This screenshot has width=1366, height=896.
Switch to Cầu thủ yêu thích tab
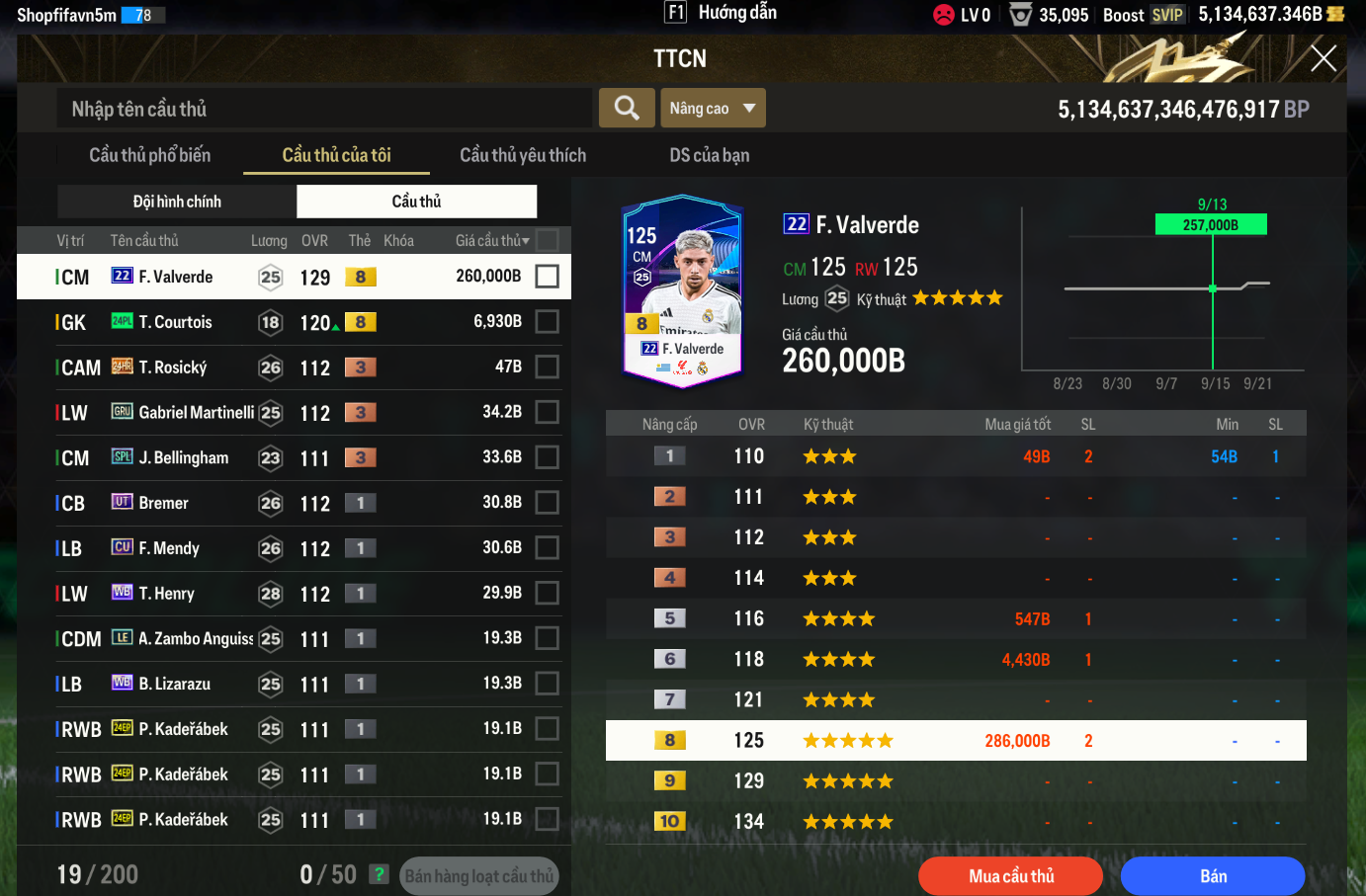click(522, 155)
